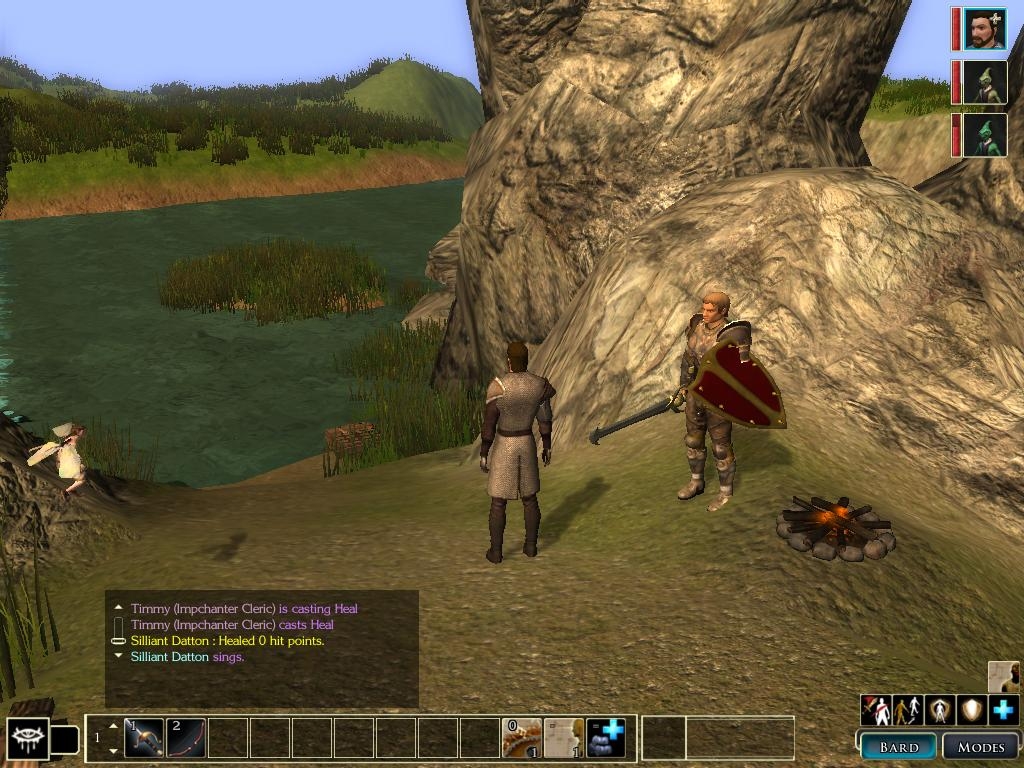The height and width of the screenshot is (768, 1024).
Task: Click the blue cross heal icon
Action: point(1003,710)
